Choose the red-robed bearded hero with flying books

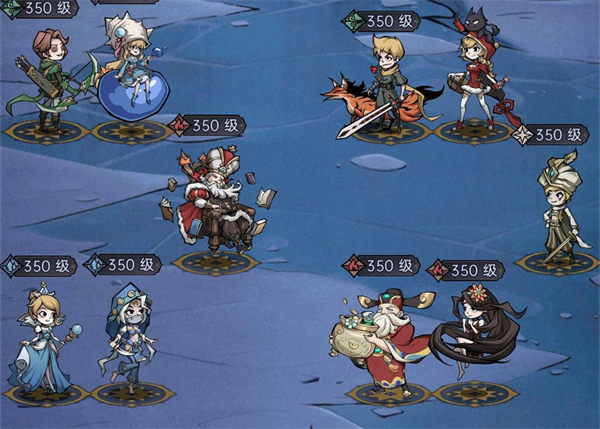point(212,200)
